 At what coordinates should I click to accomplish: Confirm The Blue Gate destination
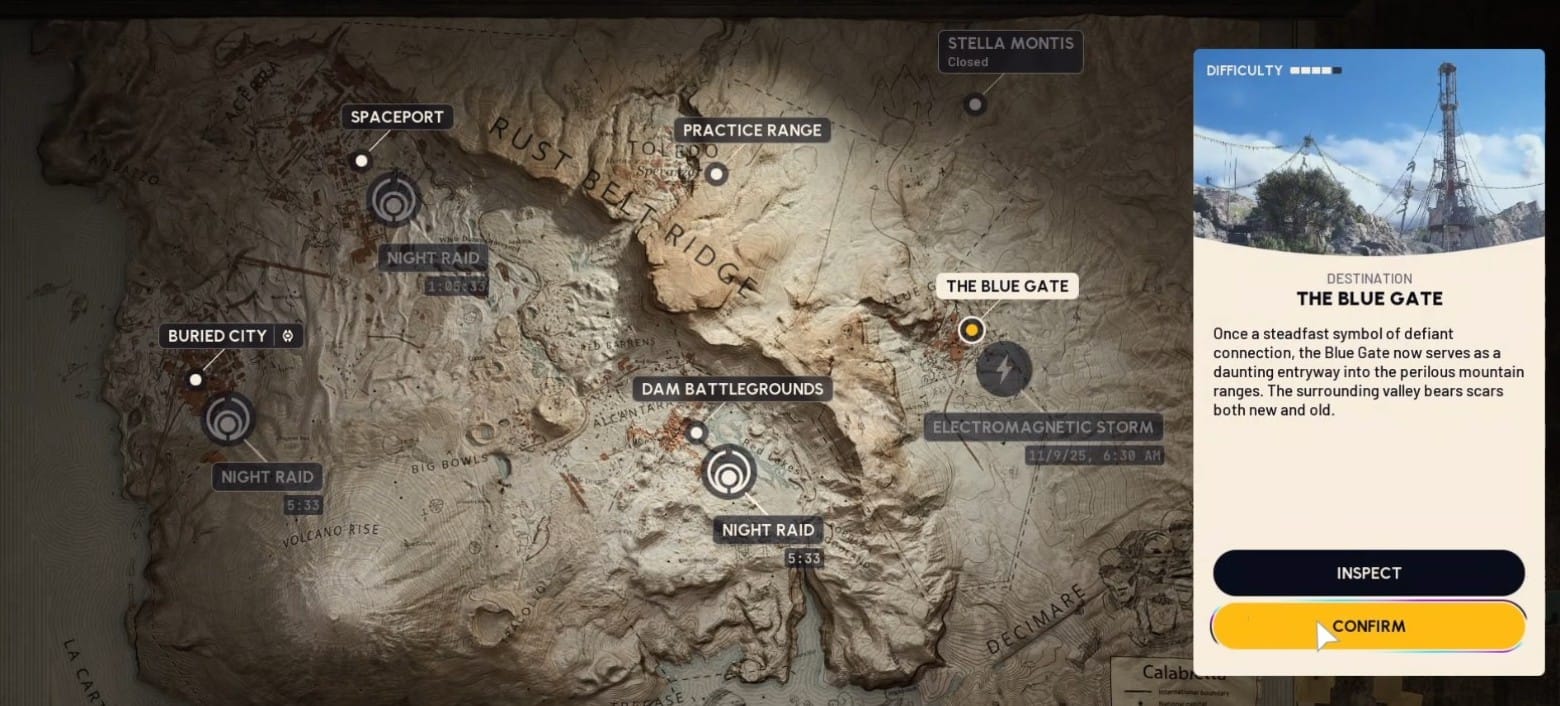[x=1368, y=626]
